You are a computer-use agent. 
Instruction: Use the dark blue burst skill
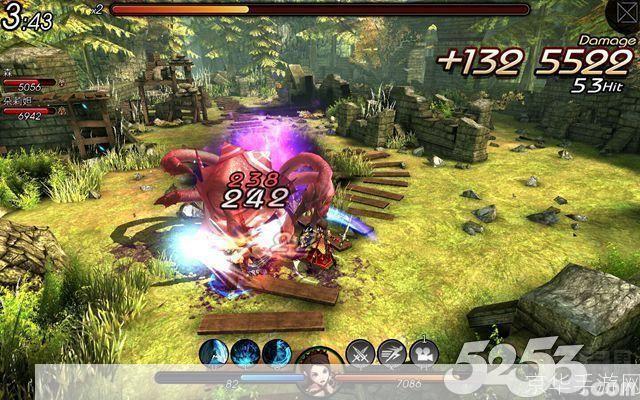[245, 352]
